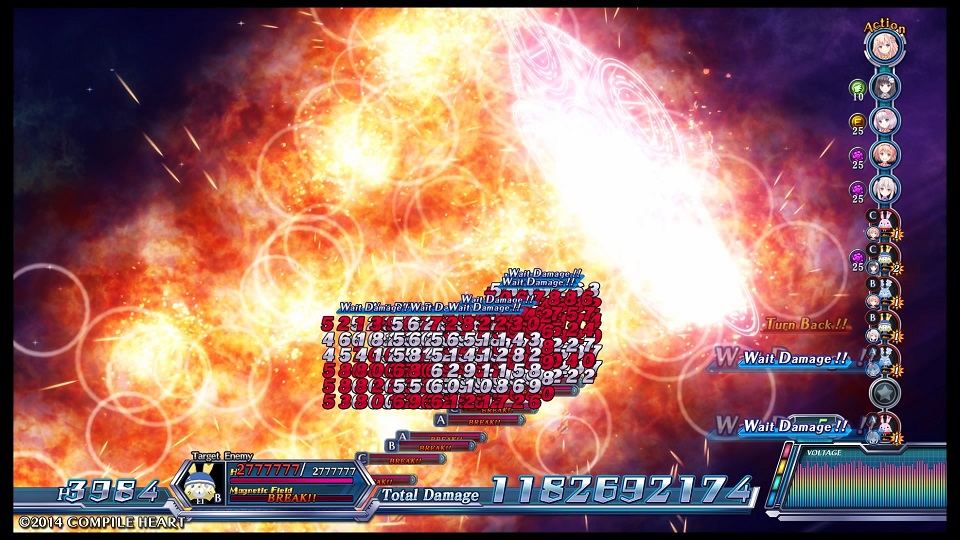Select the dark-haired character in turn order
This screenshot has height=540, width=960.
(885, 87)
